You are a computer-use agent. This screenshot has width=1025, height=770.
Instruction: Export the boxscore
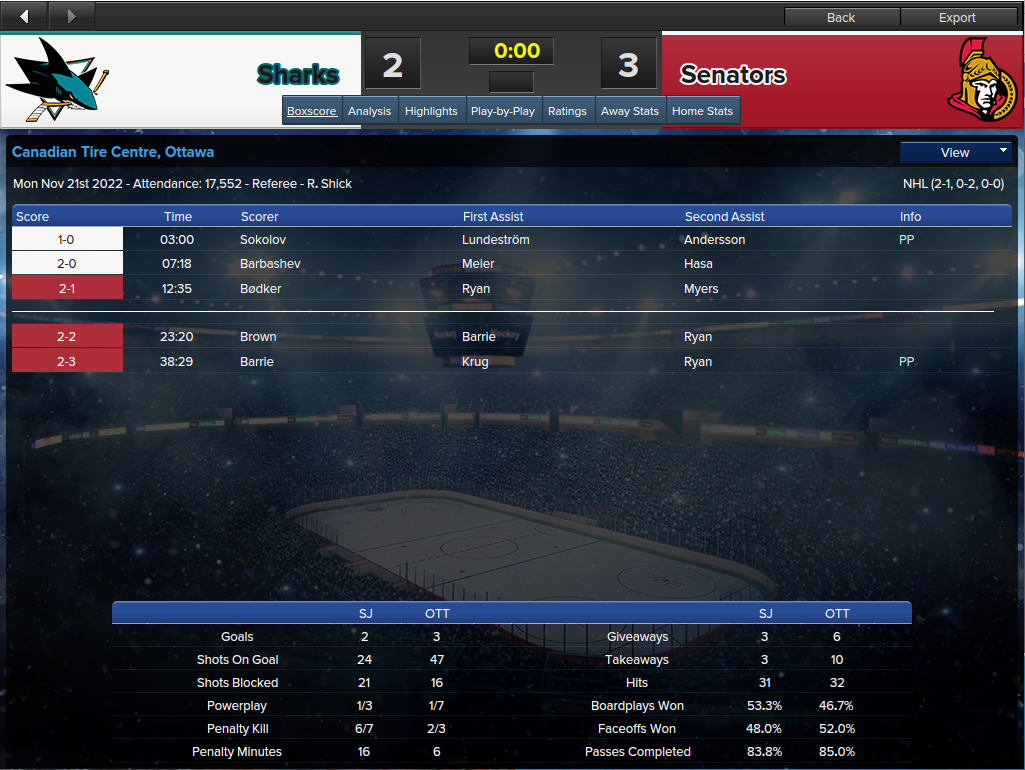tap(957, 17)
